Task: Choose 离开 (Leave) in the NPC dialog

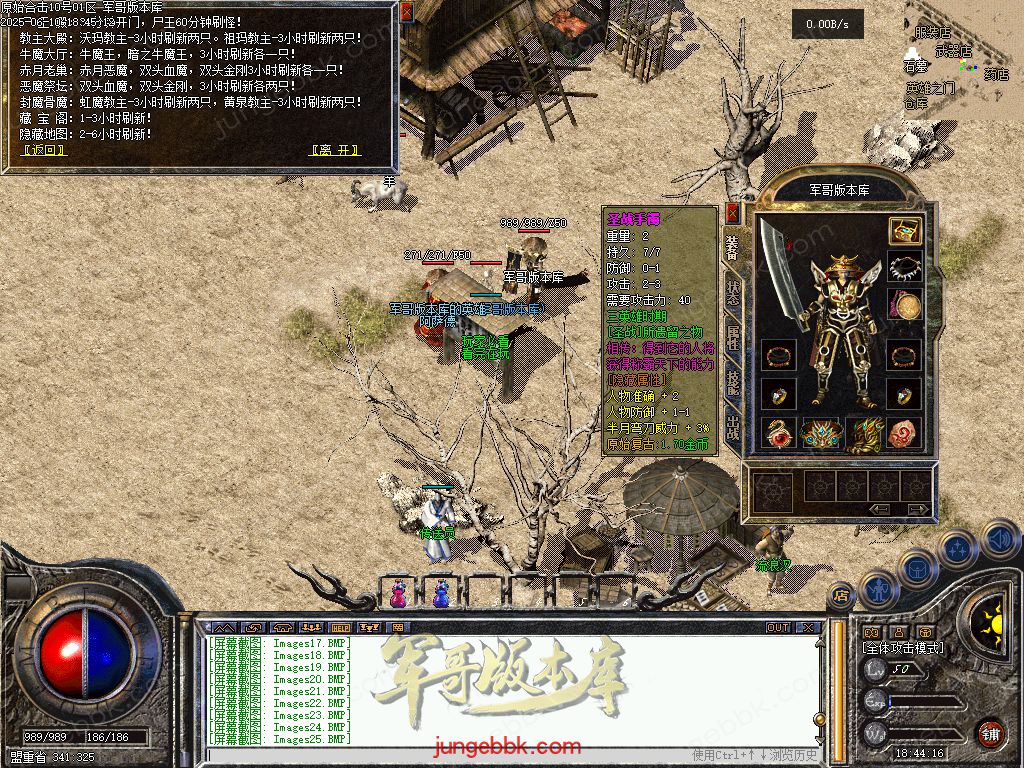Action: [335, 150]
